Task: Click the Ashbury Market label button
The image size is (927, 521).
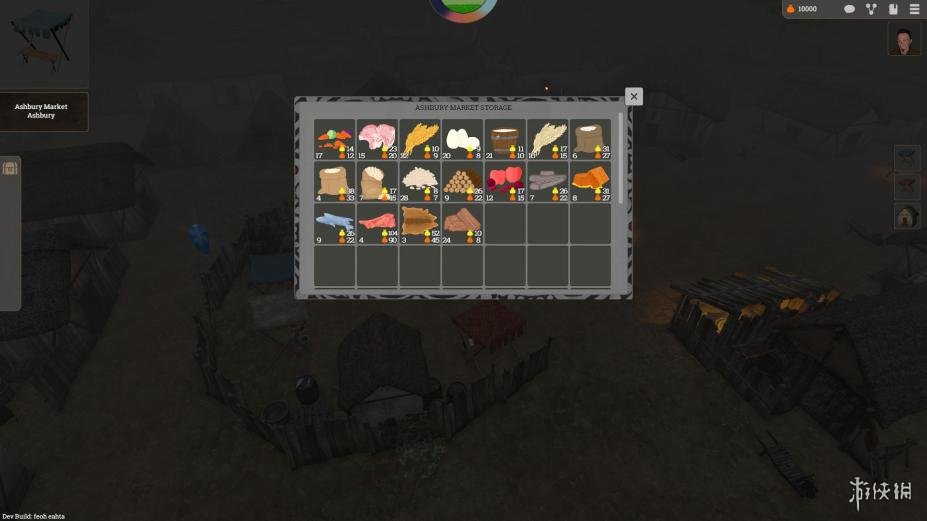Action: (x=42, y=111)
